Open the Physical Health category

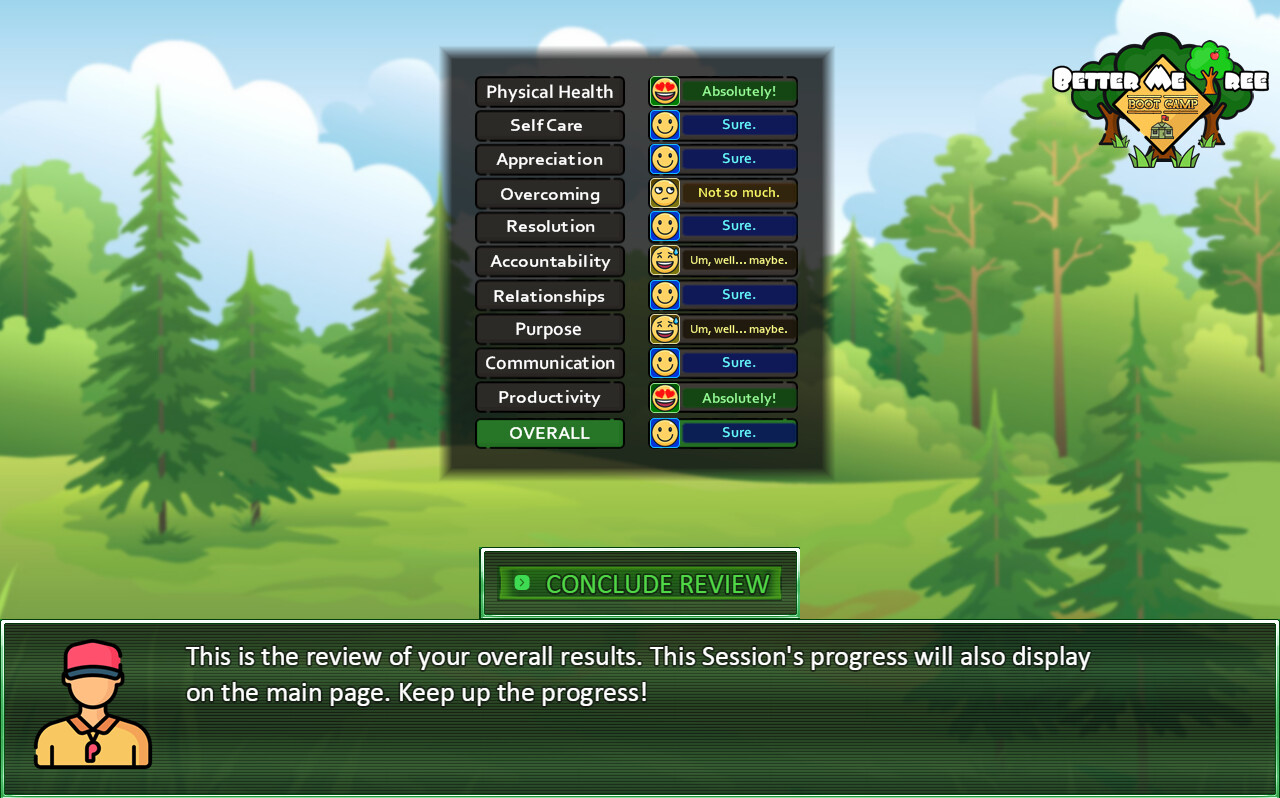549,91
